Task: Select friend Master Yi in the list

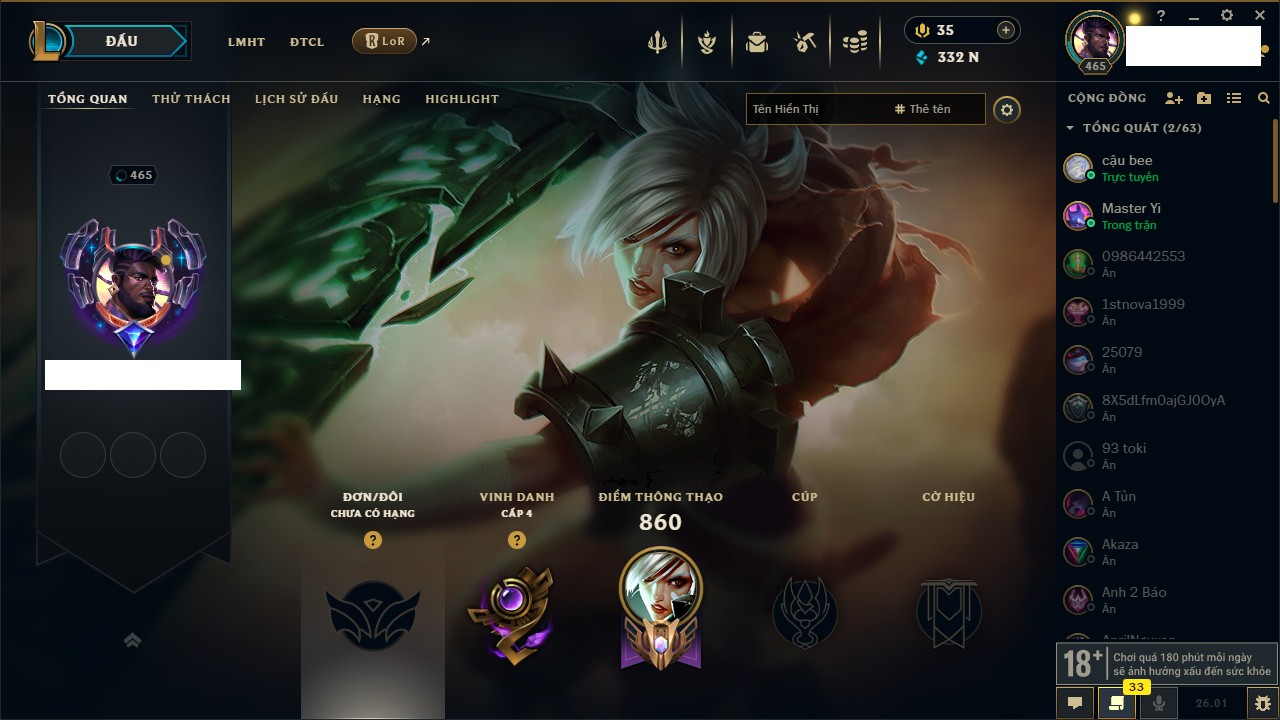Action: [1130, 215]
